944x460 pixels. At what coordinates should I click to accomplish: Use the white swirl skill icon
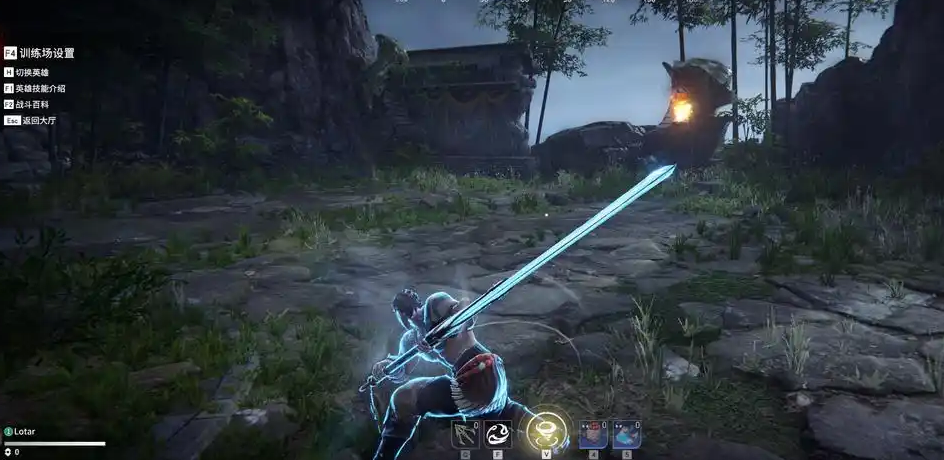[x=498, y=434]
